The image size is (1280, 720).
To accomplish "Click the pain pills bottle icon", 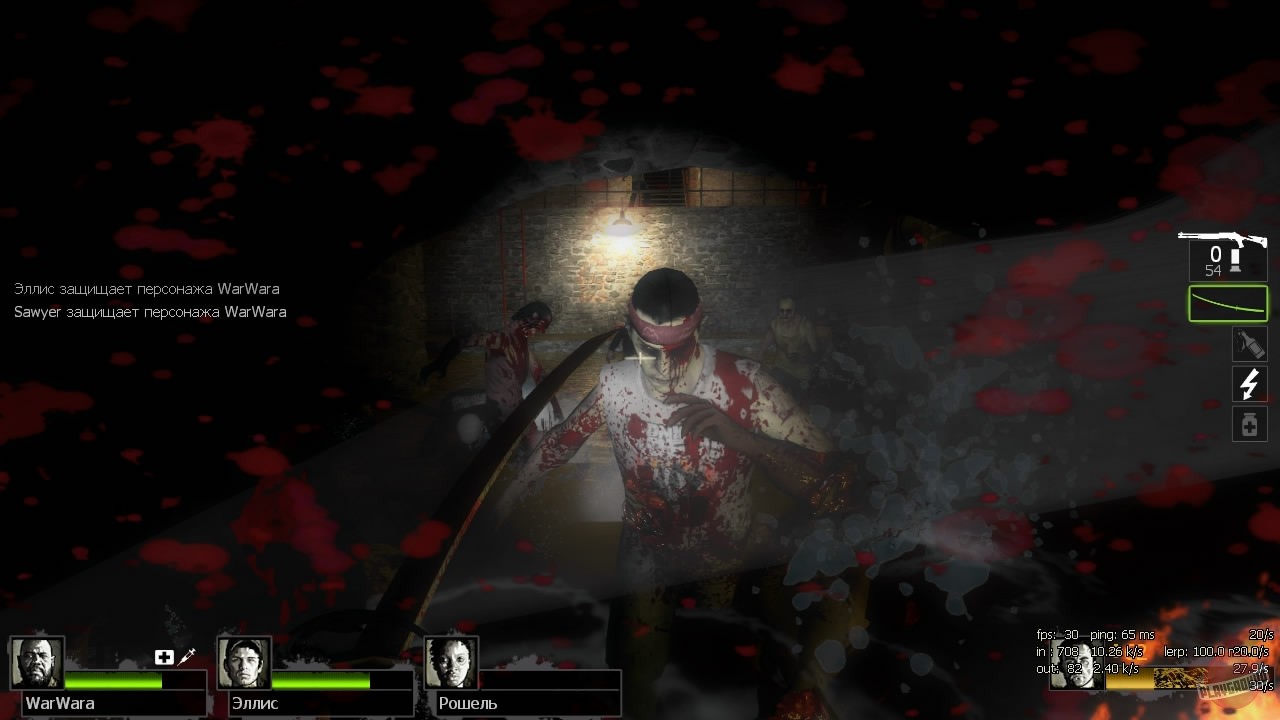I will (x=1249, y=423).
